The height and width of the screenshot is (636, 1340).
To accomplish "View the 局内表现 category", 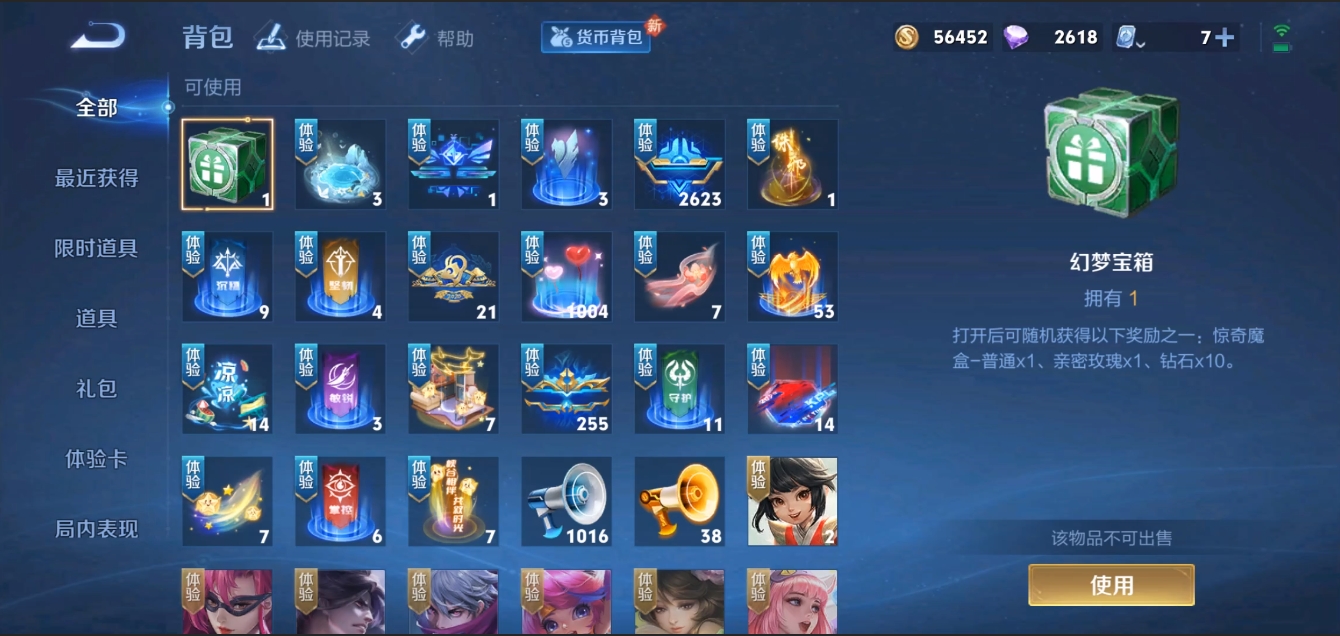I will 96,529.
